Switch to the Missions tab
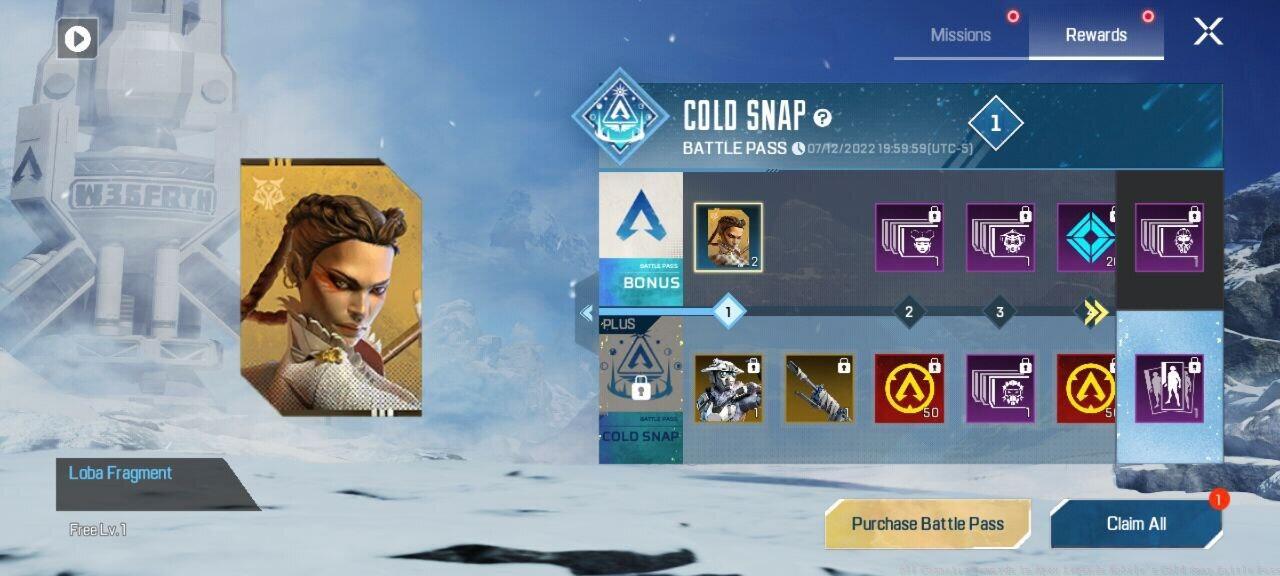 tap(960, 35)
